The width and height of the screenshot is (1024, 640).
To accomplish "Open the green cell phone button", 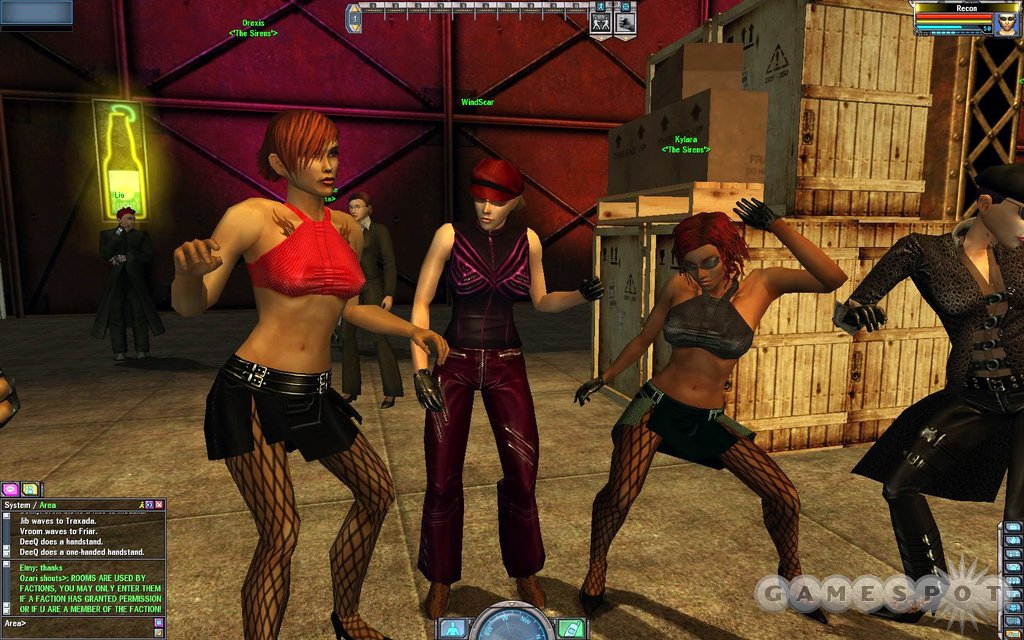I will [x=570, y=628].
